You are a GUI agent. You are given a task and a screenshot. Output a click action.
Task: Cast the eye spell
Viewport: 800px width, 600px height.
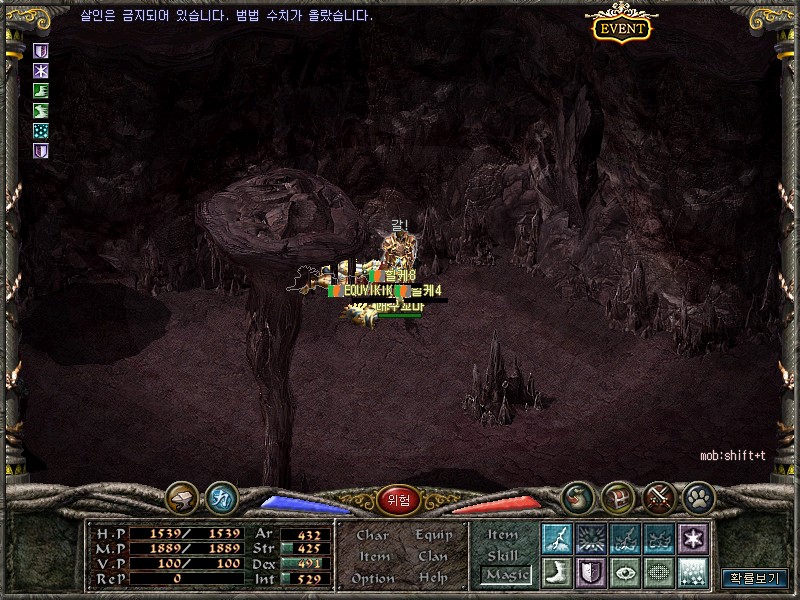625,573
